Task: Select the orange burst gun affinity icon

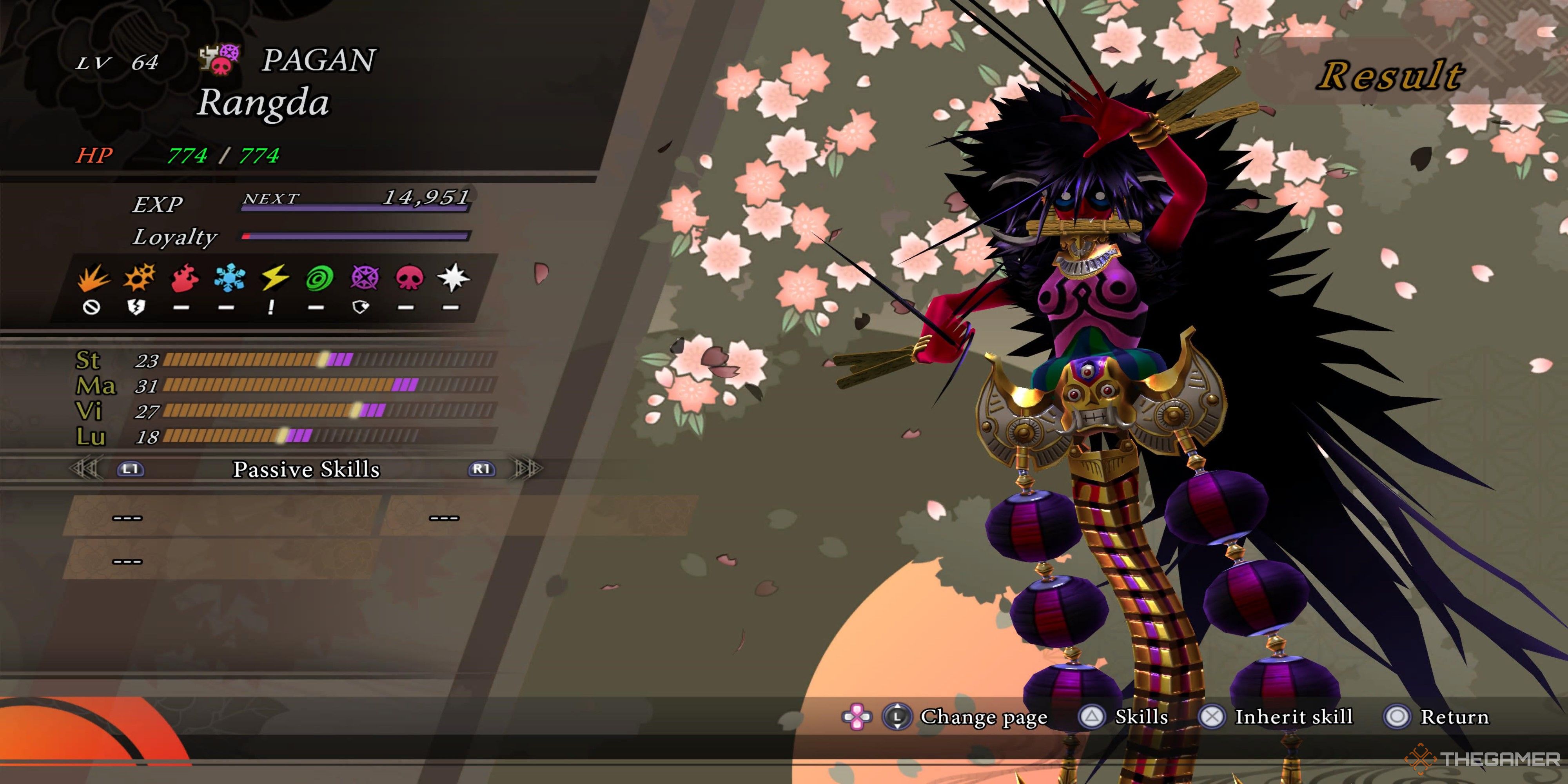Action: tap(139, 279)
